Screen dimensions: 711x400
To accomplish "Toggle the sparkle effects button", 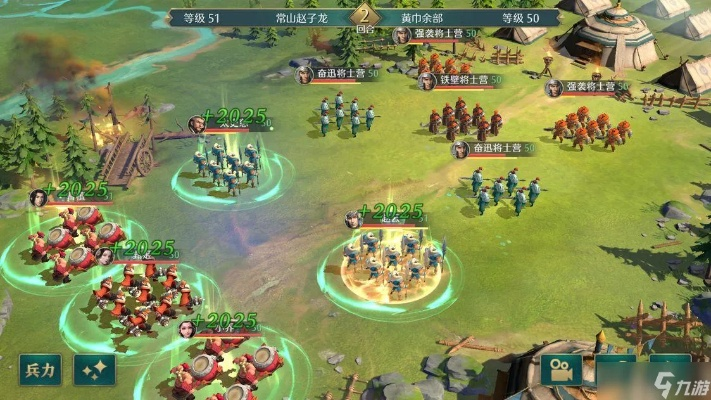I will 95,369.
